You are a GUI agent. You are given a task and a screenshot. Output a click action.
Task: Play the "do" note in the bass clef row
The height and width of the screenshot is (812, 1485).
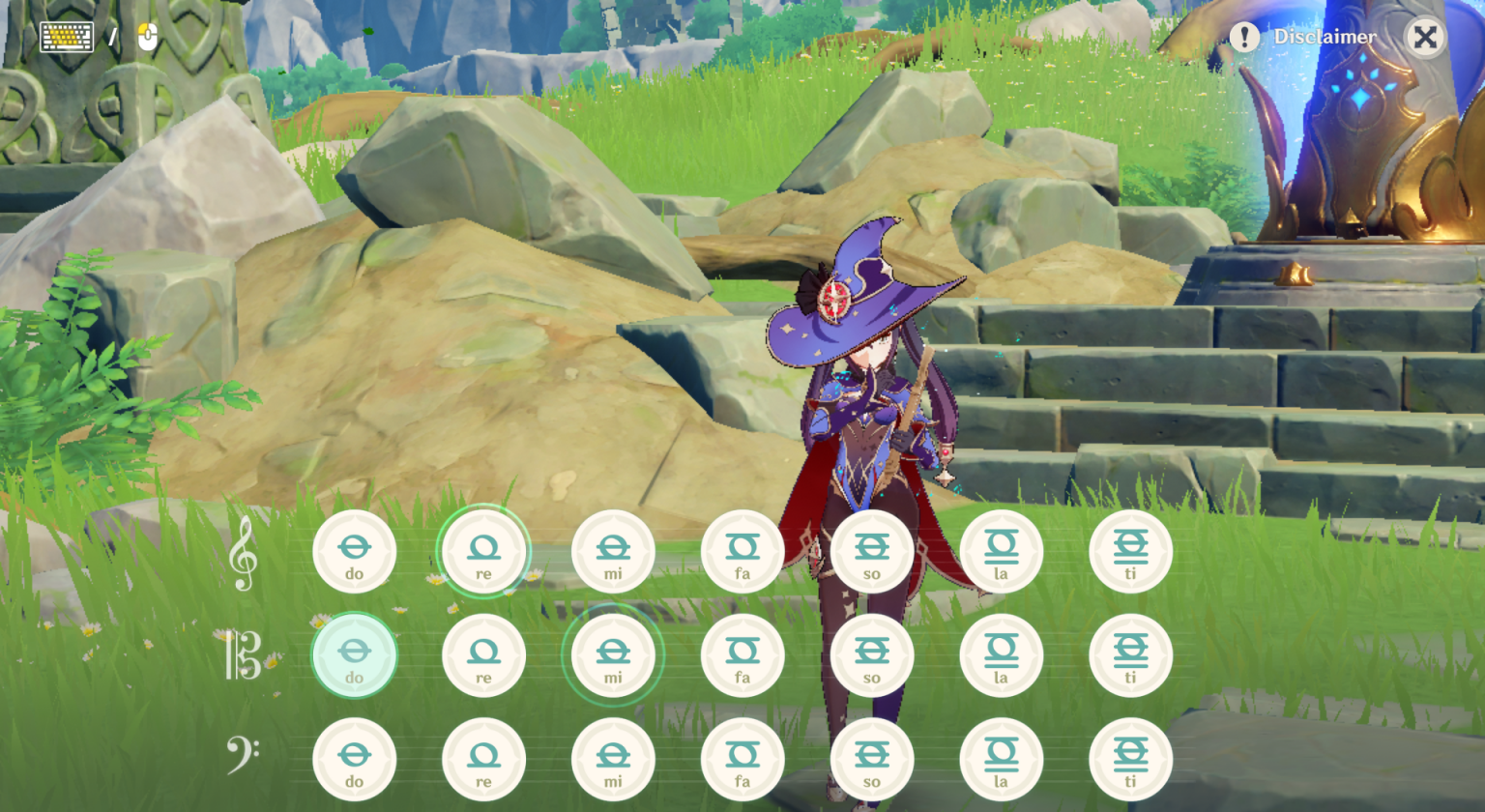(355, 759)
